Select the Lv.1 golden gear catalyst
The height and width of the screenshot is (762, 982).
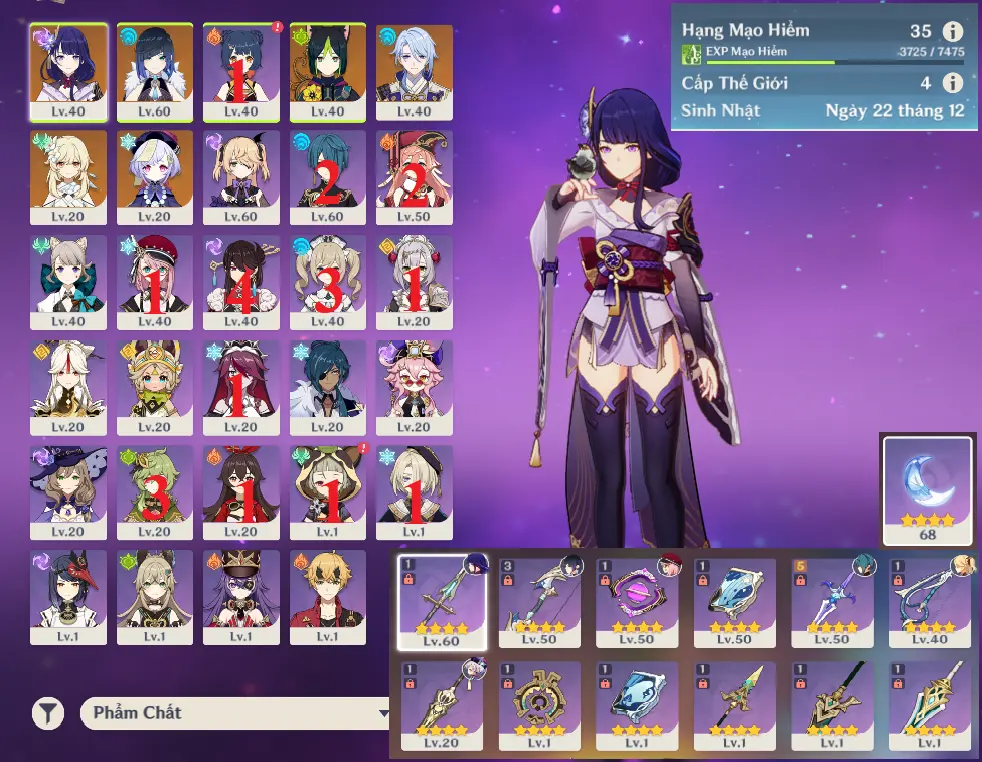coord(540,705)
